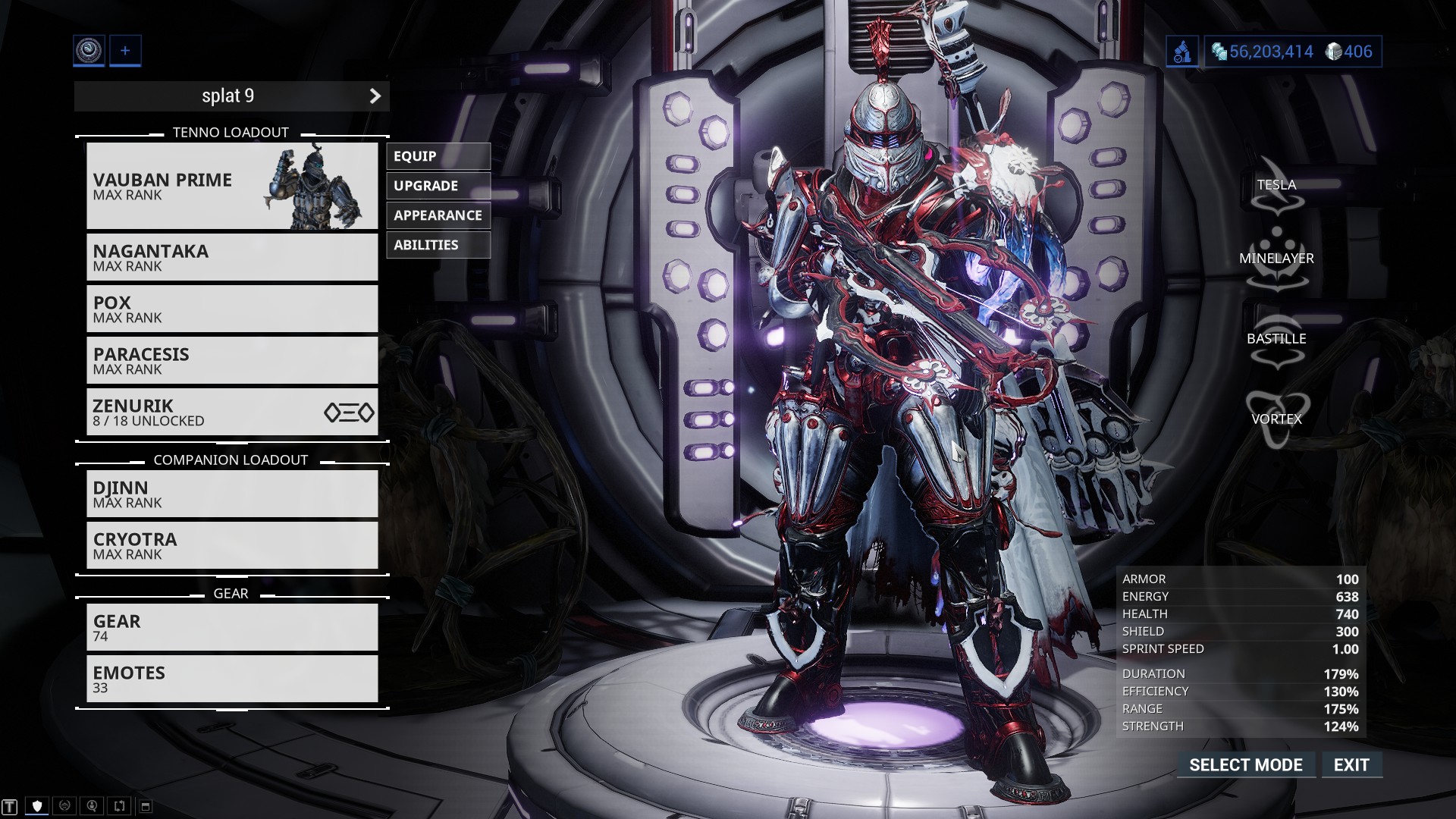The width and height of the screenshot is (1456, 819).
Task: Choose the Pox secondary weapon slot
Action: point(231,309)
